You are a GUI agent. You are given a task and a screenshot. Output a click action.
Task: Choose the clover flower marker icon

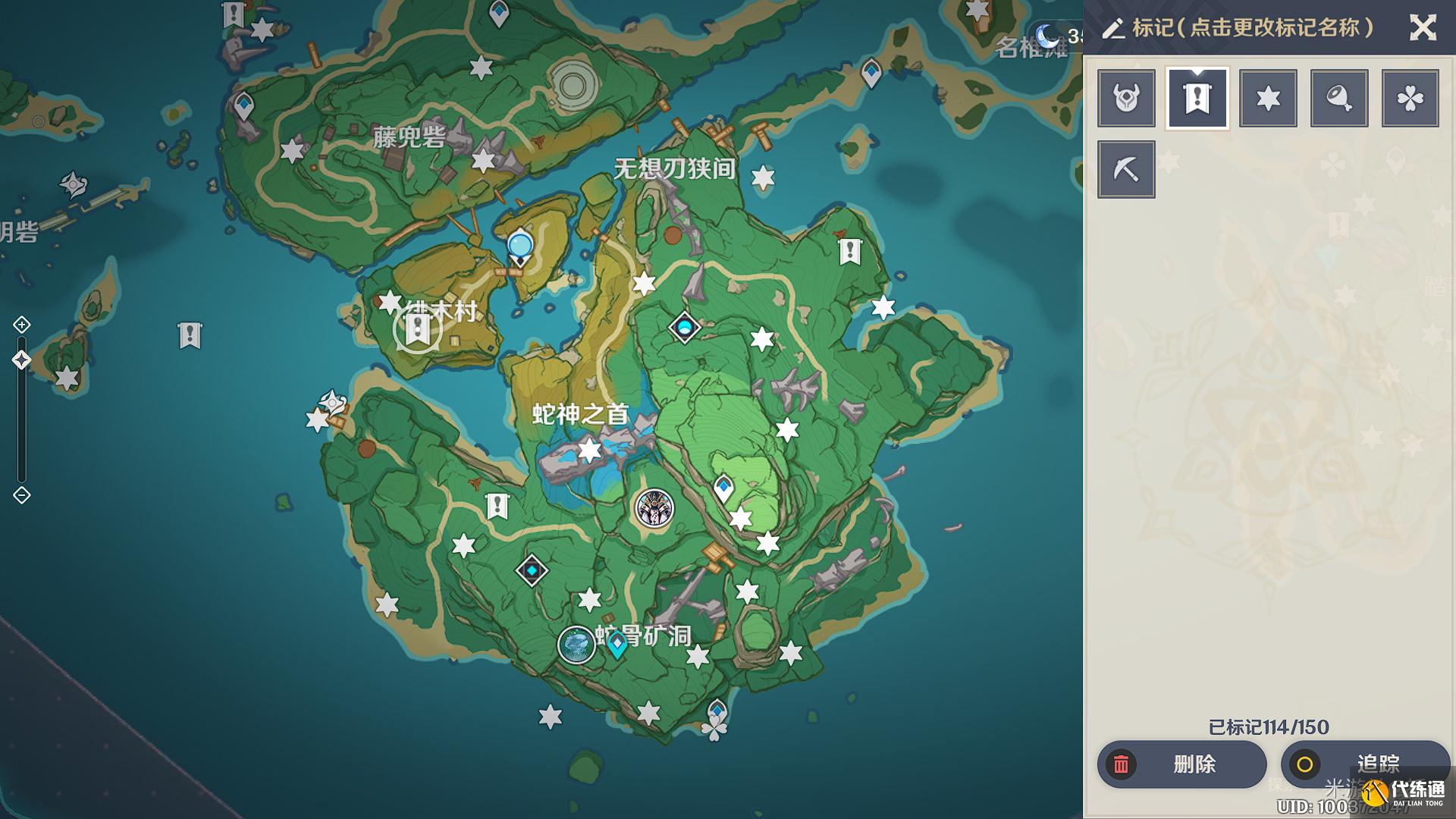point(1410,98)
